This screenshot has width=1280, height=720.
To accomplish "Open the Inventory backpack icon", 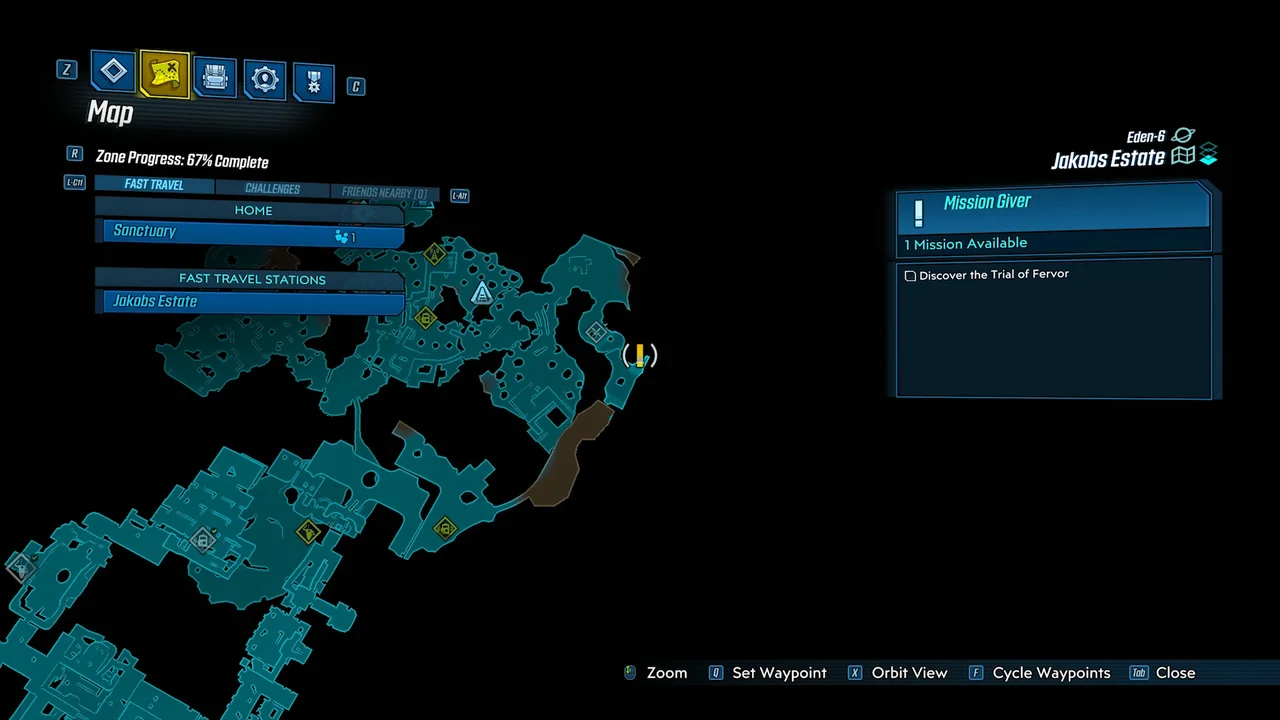I will [215, 77].
